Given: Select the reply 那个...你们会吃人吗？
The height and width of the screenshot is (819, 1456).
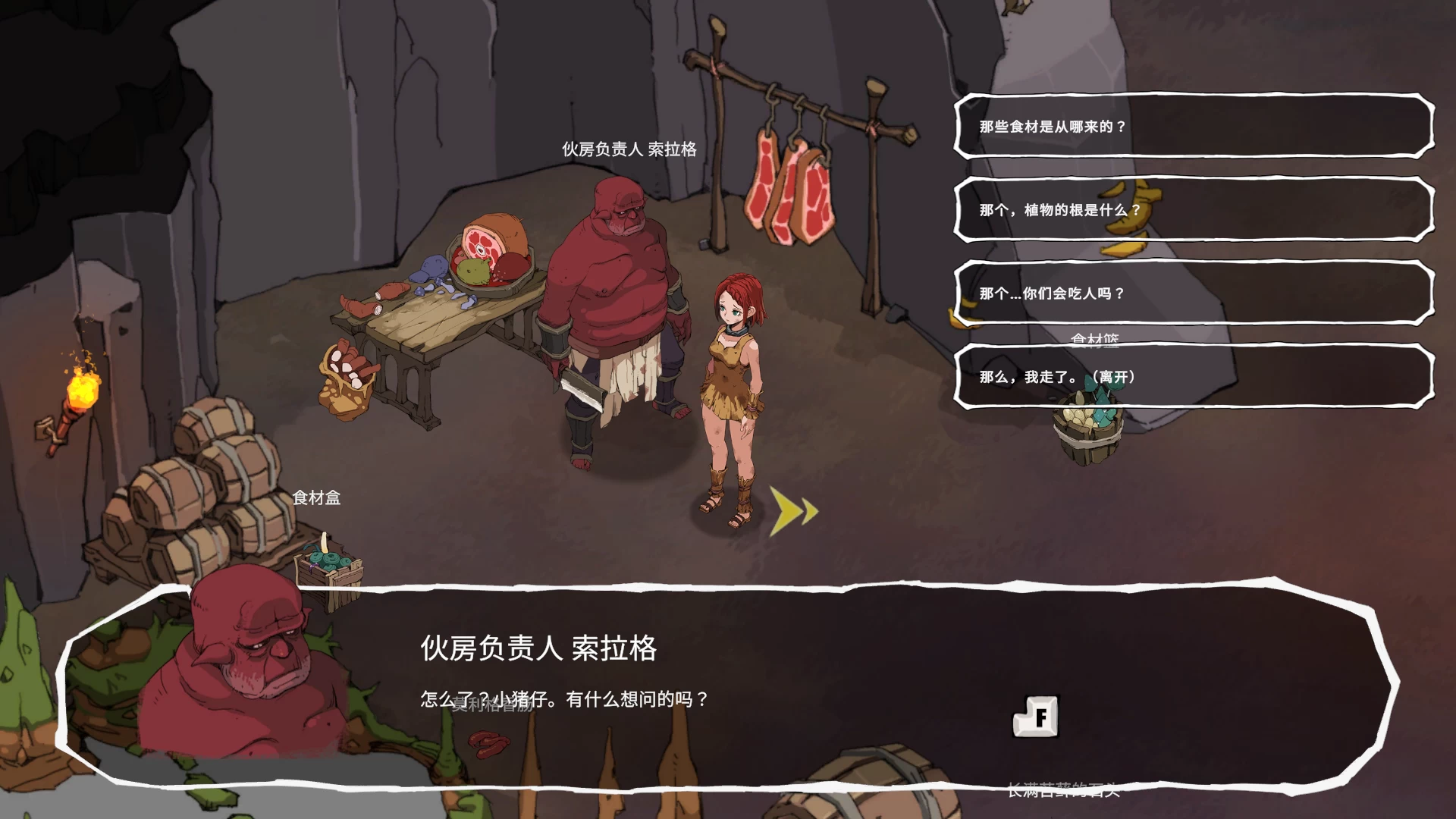Looking at the screenshot, I should pos(1193,293).
